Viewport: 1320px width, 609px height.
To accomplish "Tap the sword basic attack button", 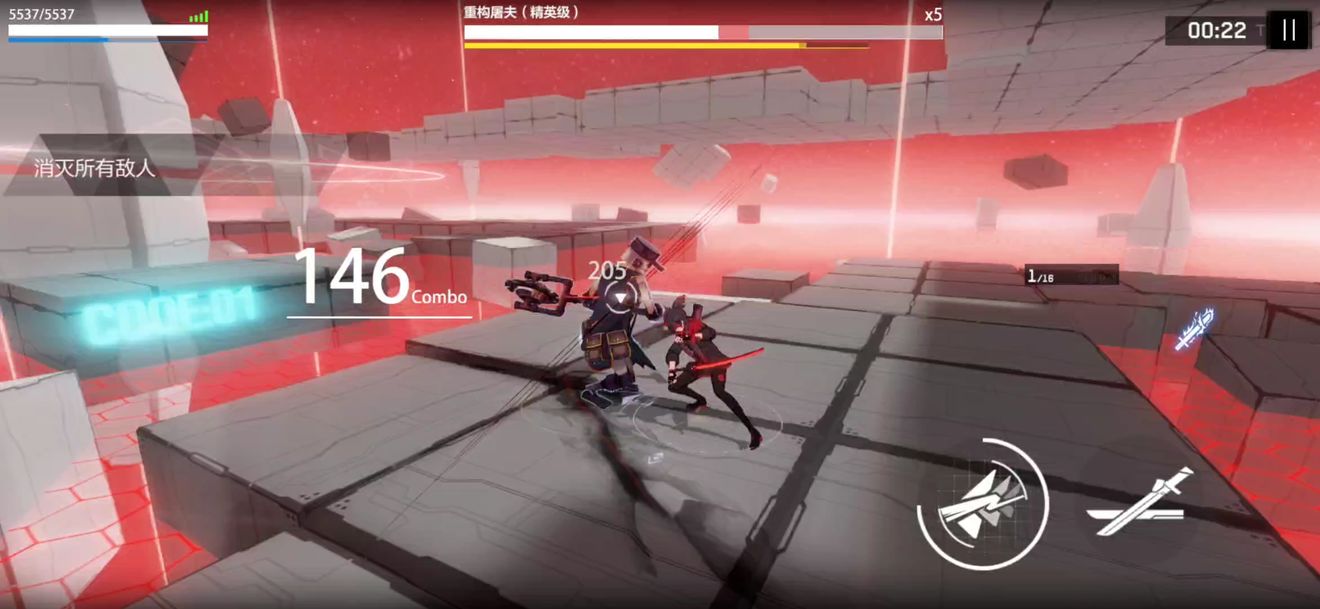I will tap(1140, 505).
